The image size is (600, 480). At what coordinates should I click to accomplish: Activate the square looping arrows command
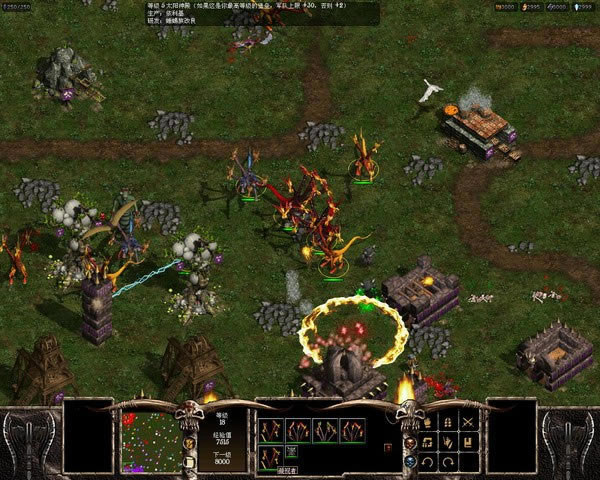(427, 440)
